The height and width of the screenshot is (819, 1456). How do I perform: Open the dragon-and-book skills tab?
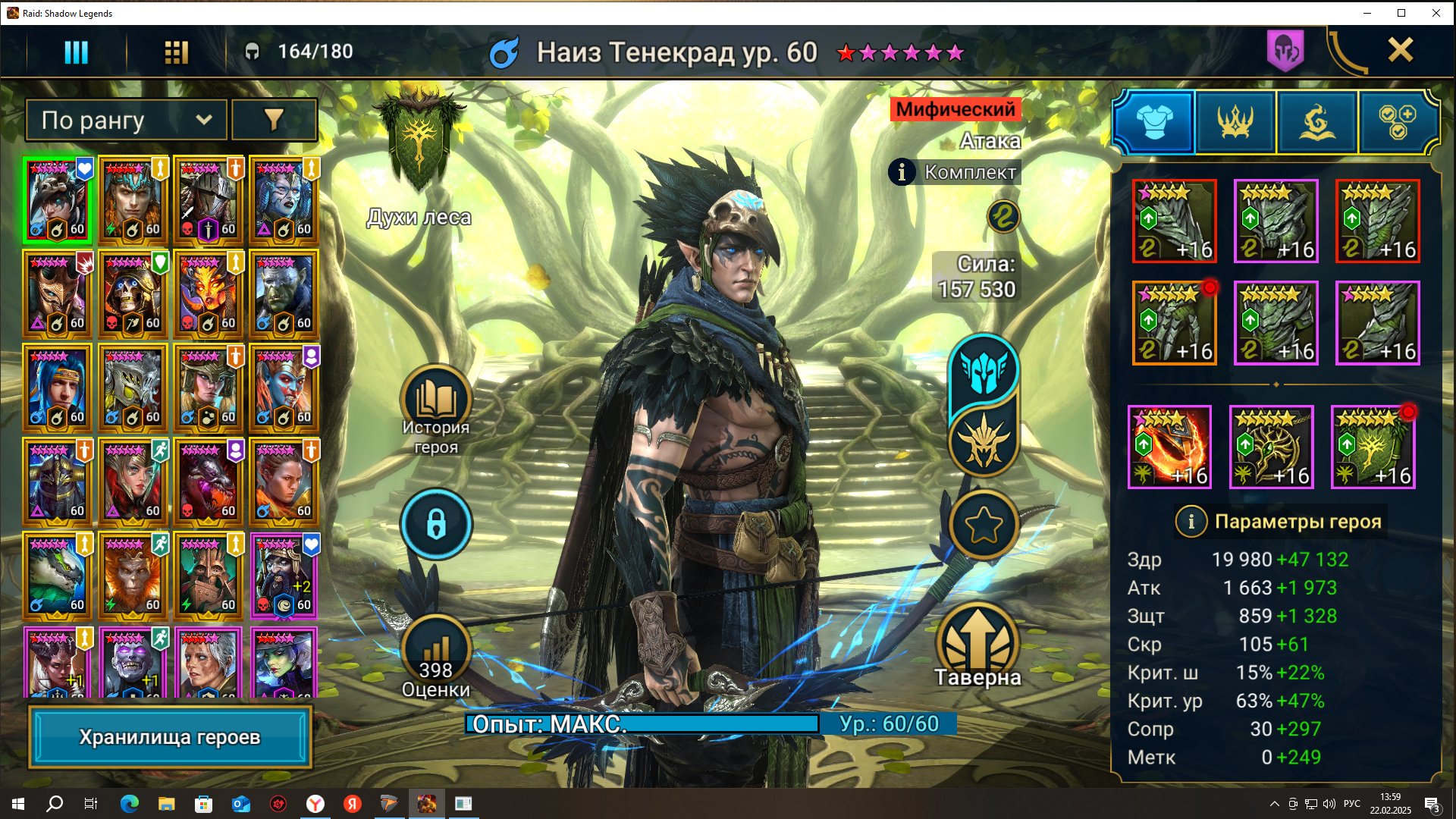[x=1317, y=121]
